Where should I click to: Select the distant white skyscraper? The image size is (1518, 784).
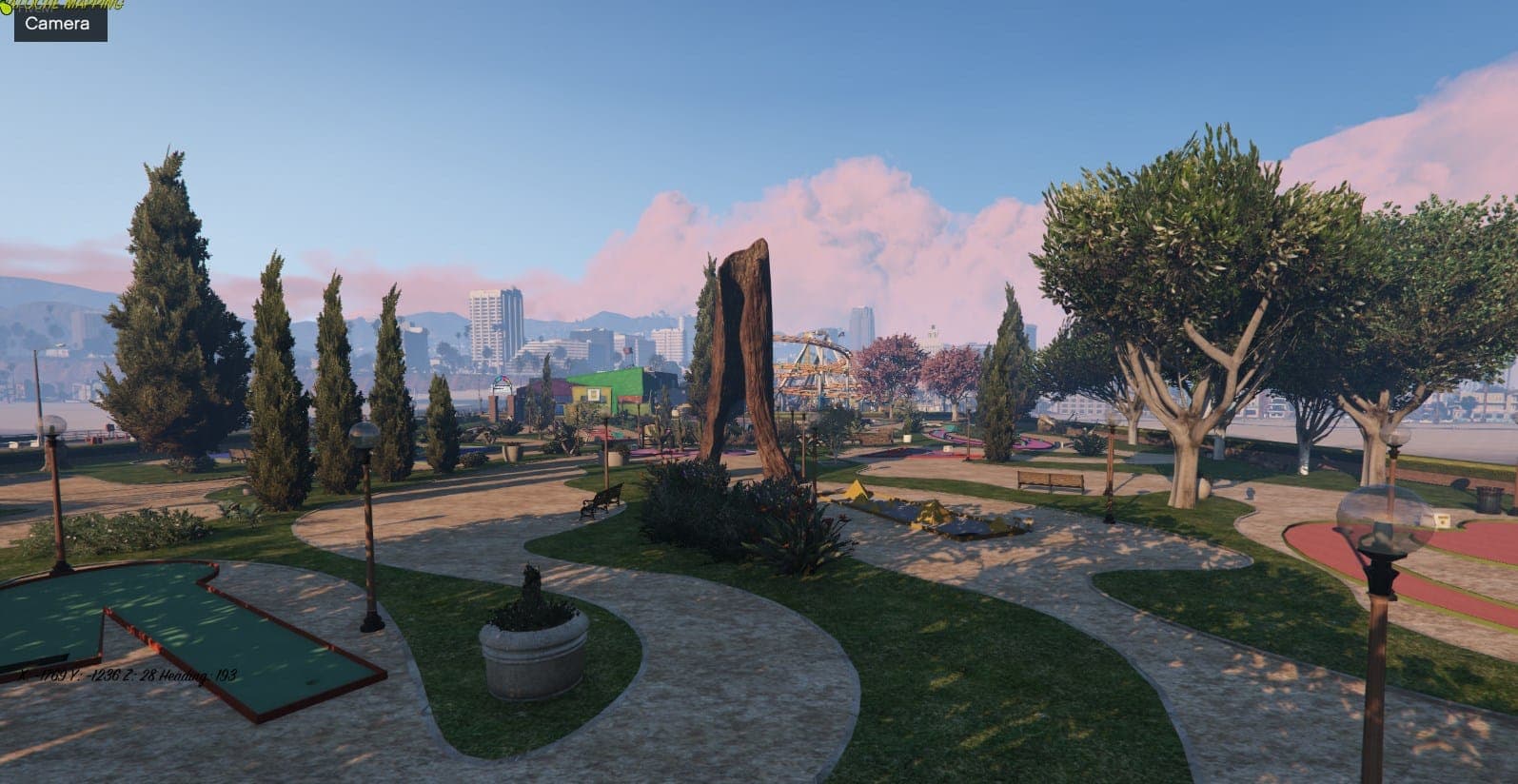point(487,323)
